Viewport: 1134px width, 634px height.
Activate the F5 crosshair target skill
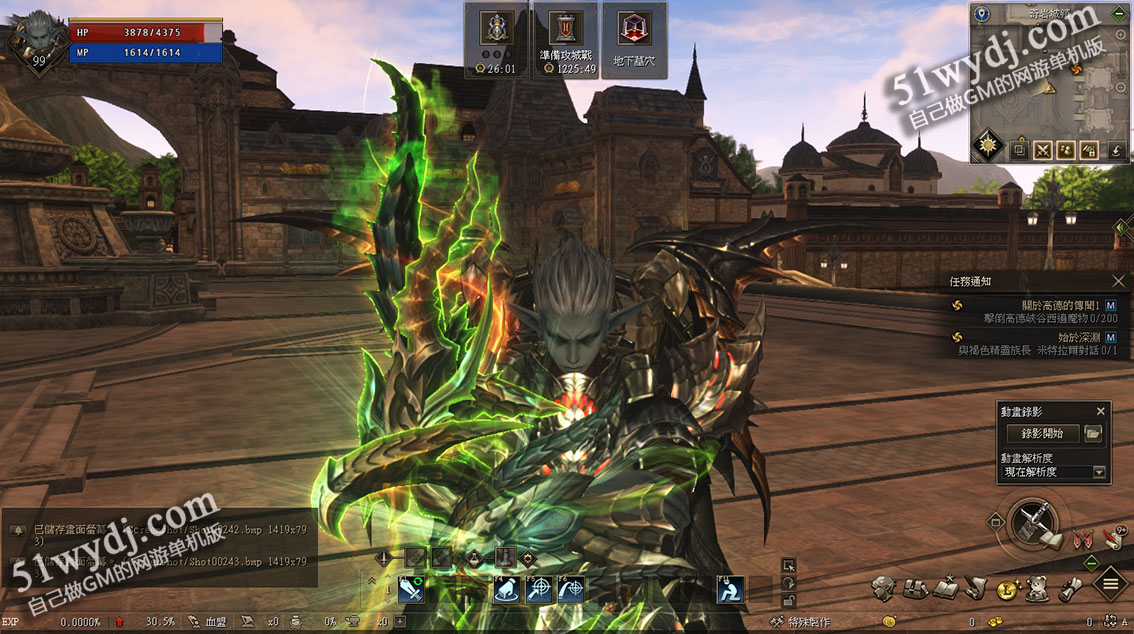538,590
